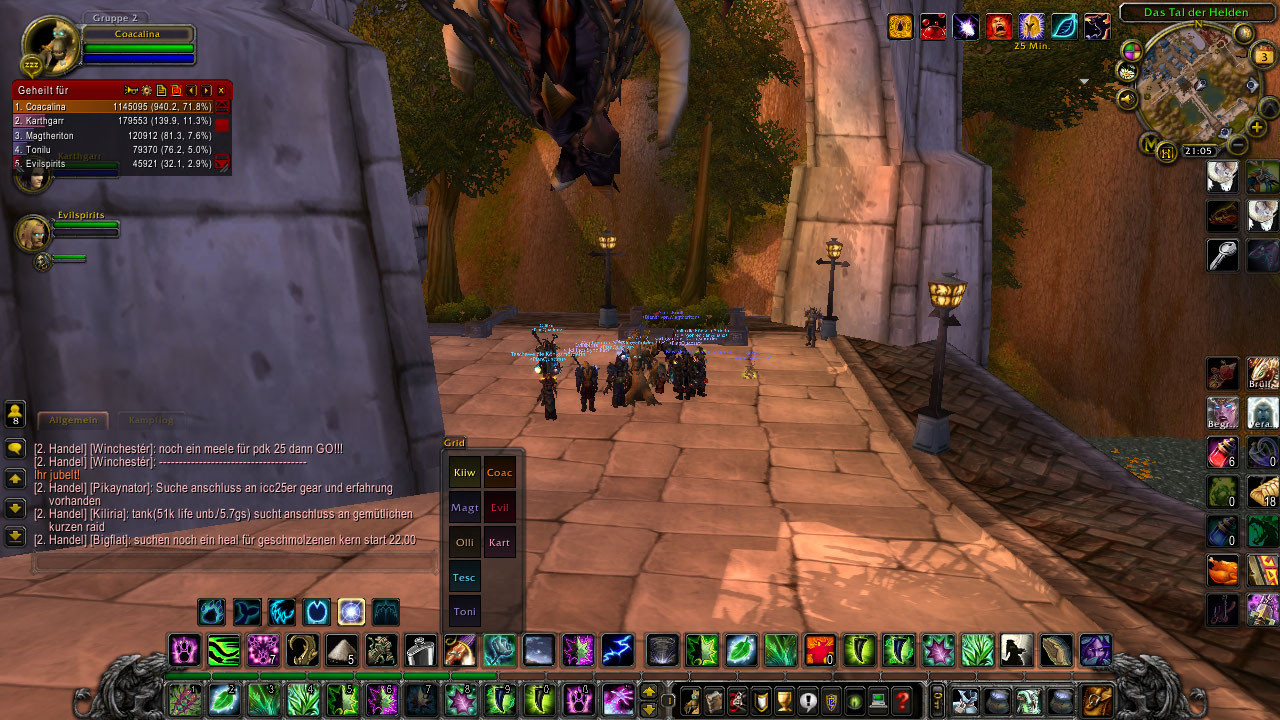Open the red question mark help button
Screen dimensions: 1280x720
click(x=903, y=701)
